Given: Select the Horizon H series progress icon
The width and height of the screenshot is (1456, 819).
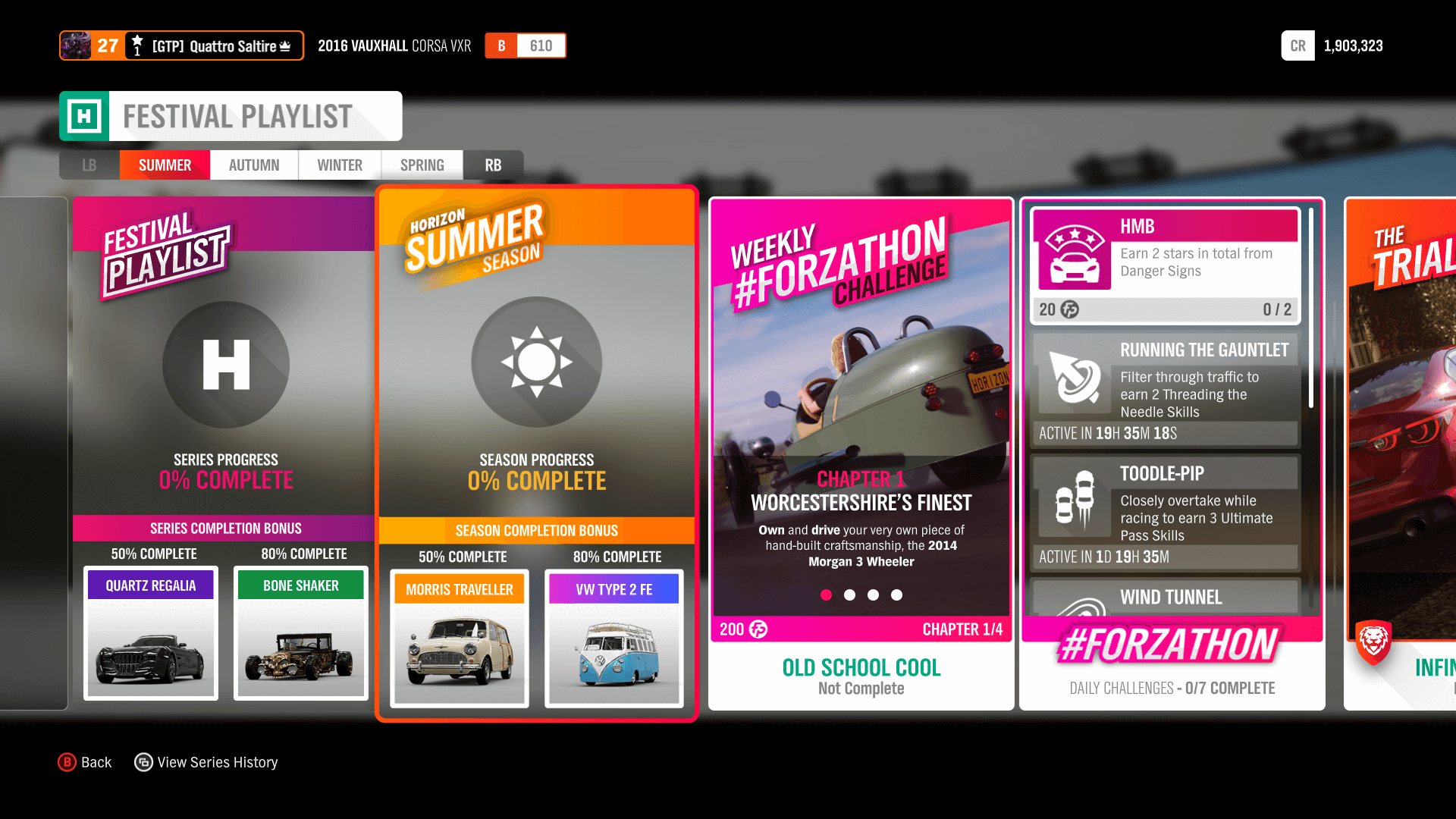Looking at the screenshot, I should (225, 365).
